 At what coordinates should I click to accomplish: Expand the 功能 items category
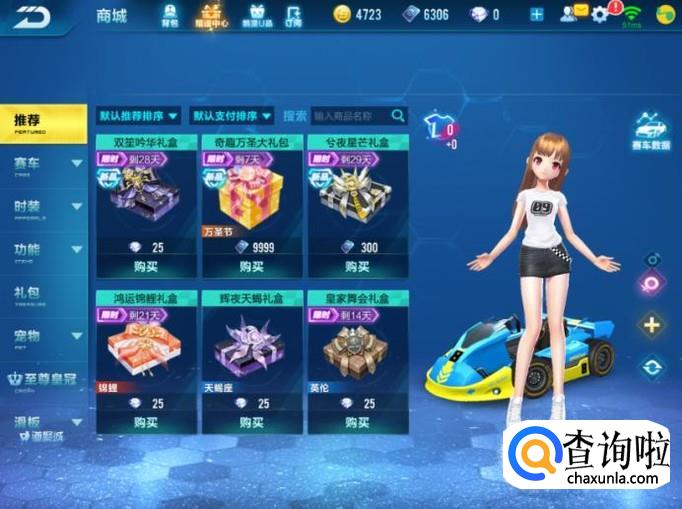point(44,250)
